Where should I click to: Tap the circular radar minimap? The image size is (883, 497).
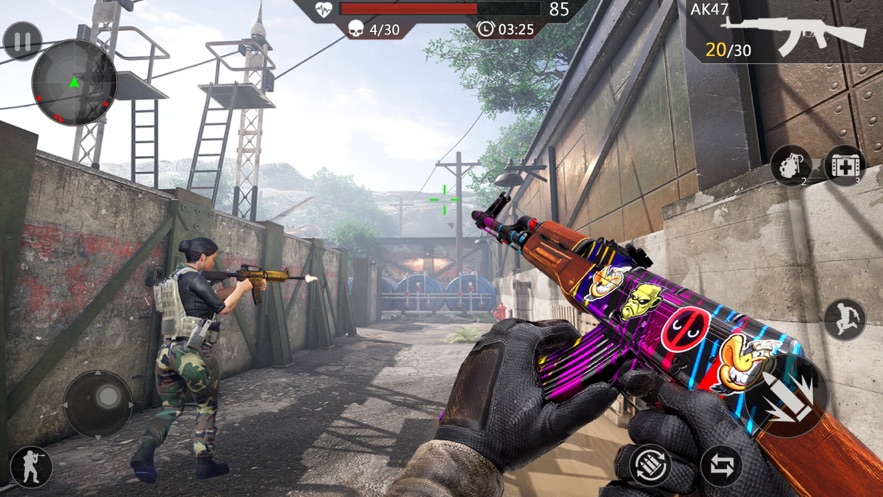pos(74,82)
